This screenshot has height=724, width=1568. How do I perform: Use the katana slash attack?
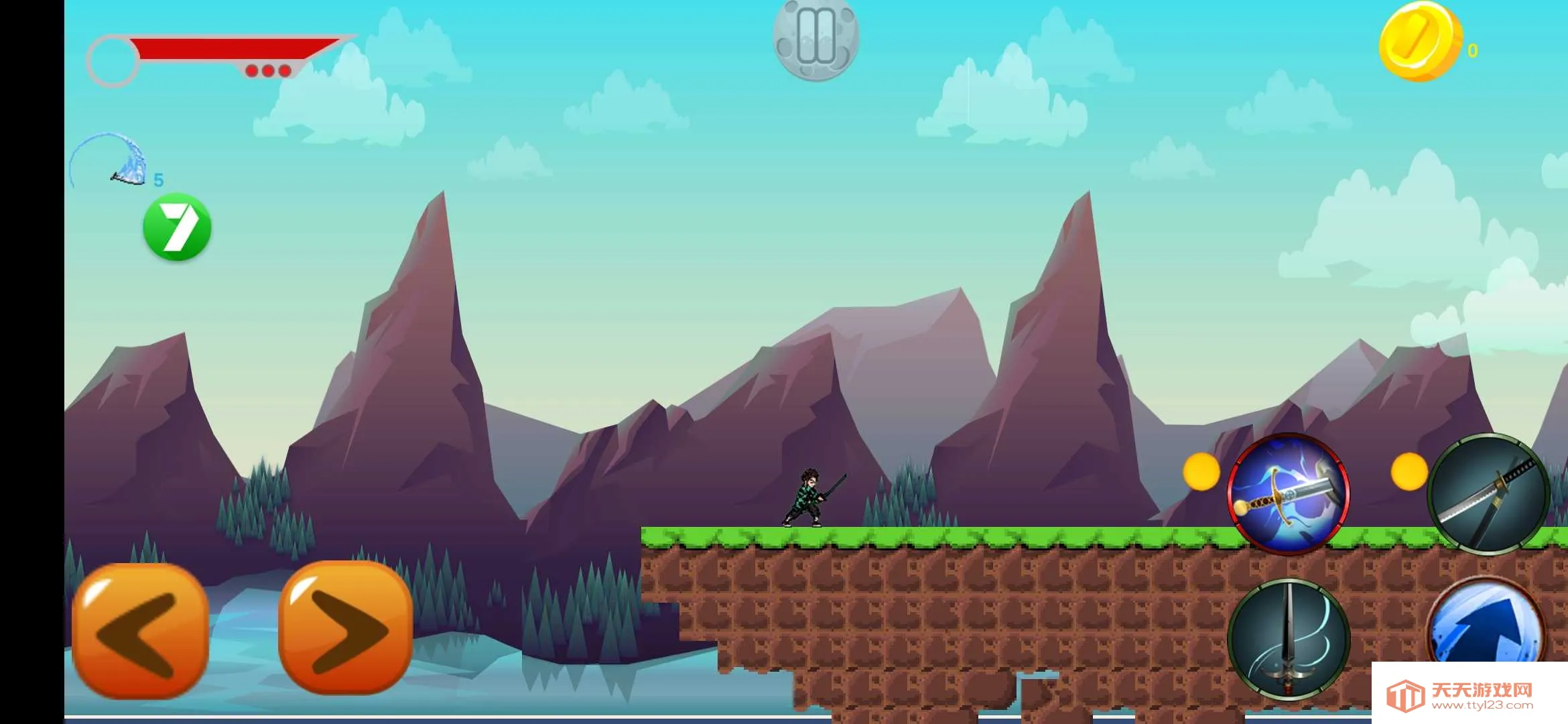tap(1488, 494)
